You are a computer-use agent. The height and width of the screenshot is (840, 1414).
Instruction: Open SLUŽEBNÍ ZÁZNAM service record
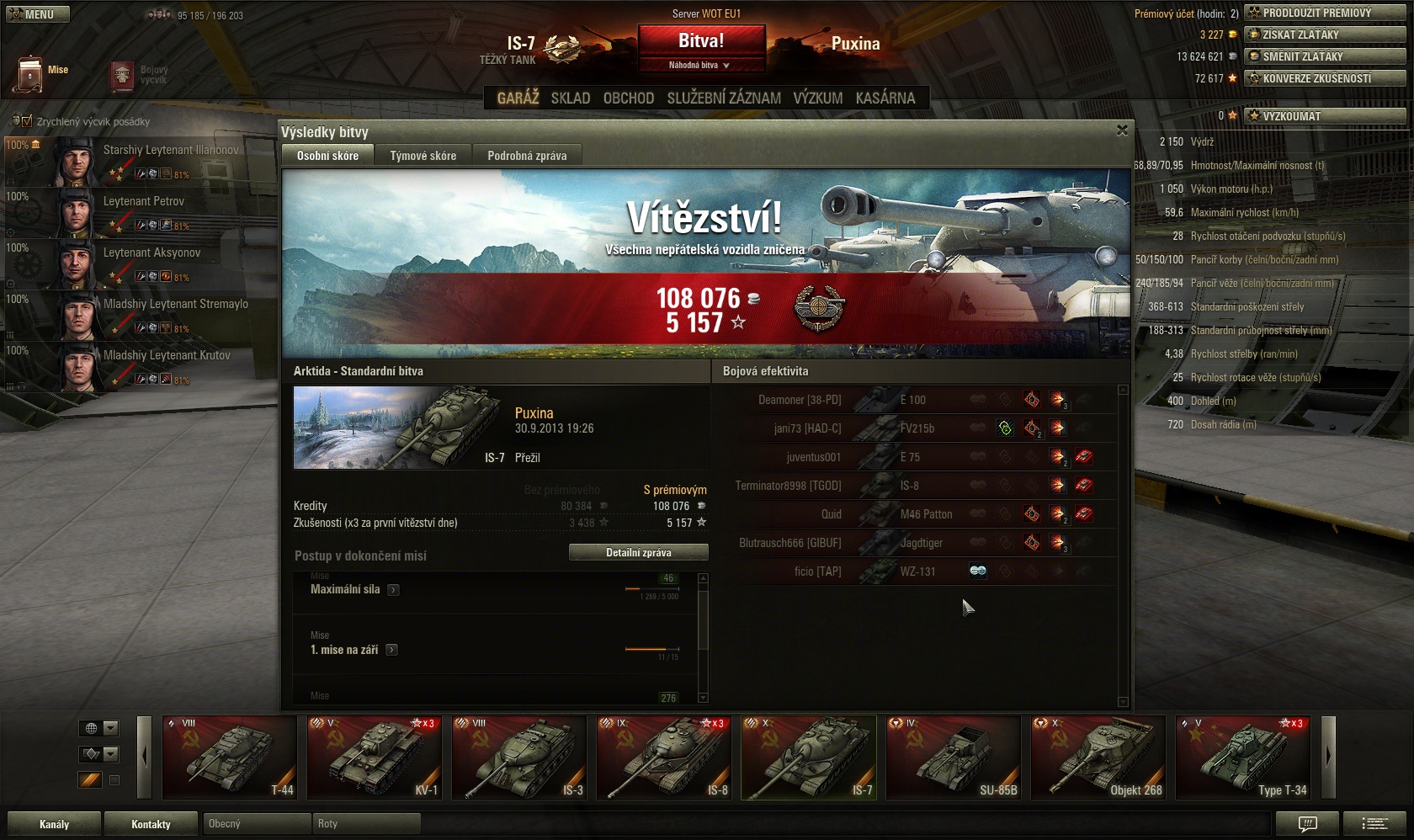pyautogui.click(x=724, y=98)
